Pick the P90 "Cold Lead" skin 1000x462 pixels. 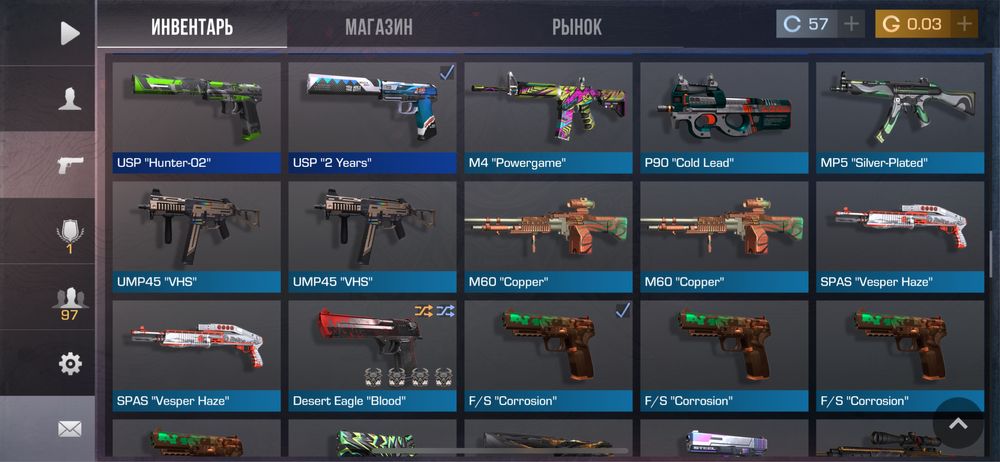coord(724,118)
